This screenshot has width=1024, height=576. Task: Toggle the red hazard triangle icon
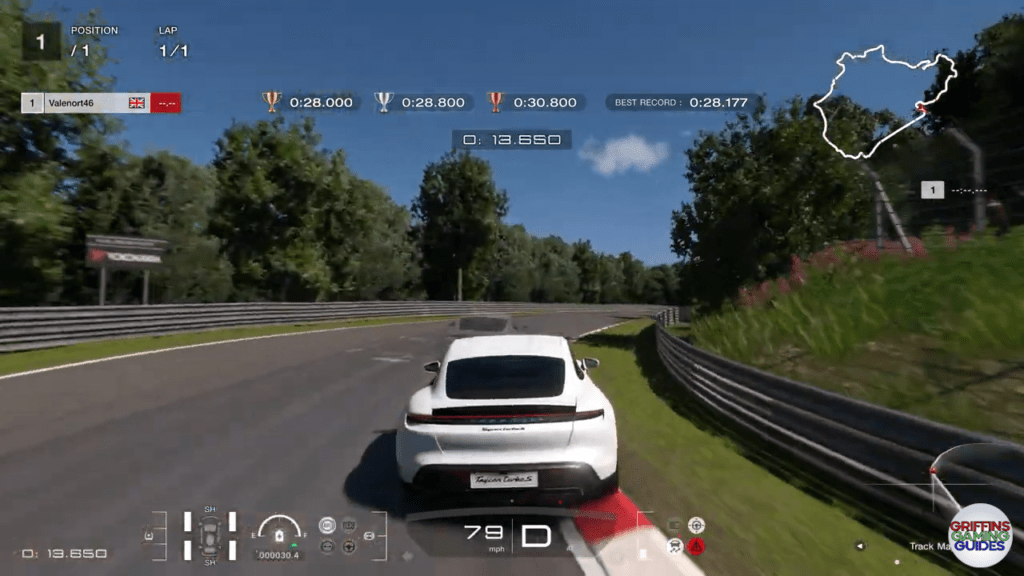tap(696, 546)
